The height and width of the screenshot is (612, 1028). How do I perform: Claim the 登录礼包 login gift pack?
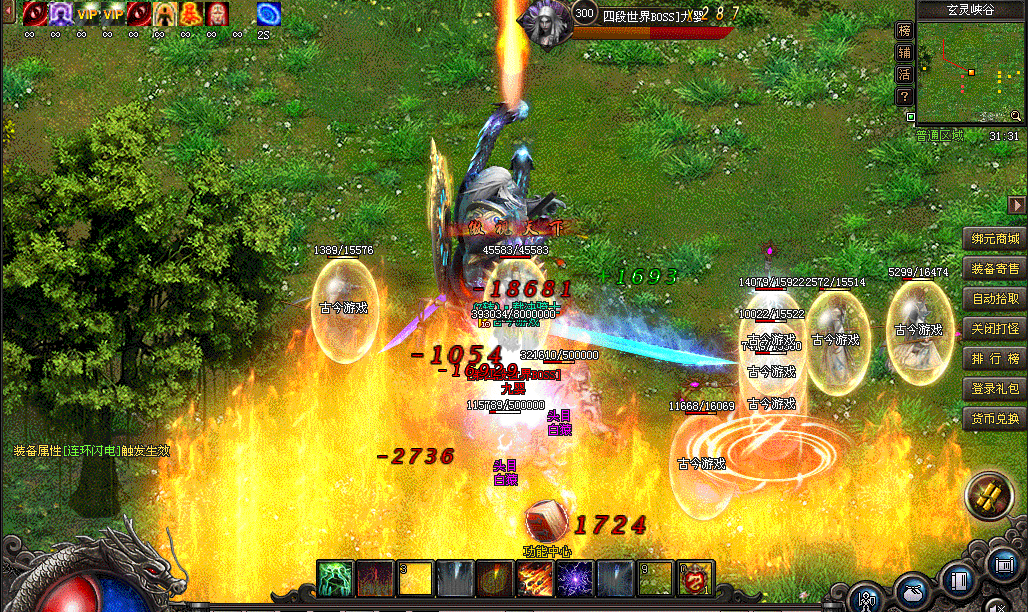(994, 389)
